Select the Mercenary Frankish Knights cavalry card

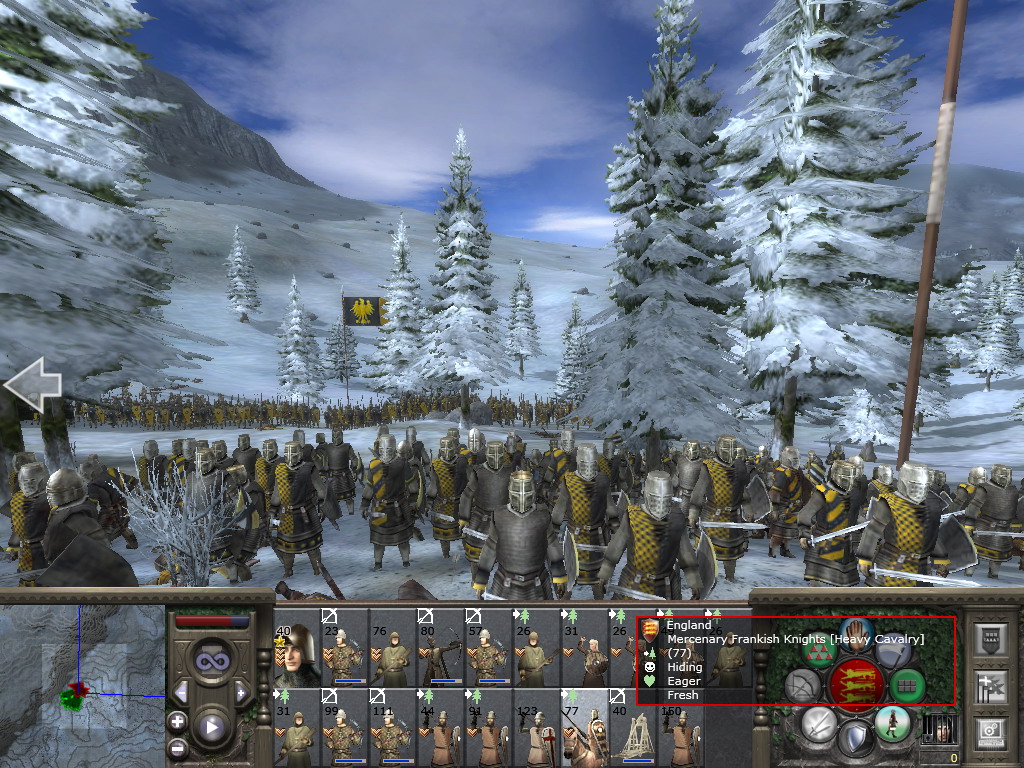coord(586,727)
